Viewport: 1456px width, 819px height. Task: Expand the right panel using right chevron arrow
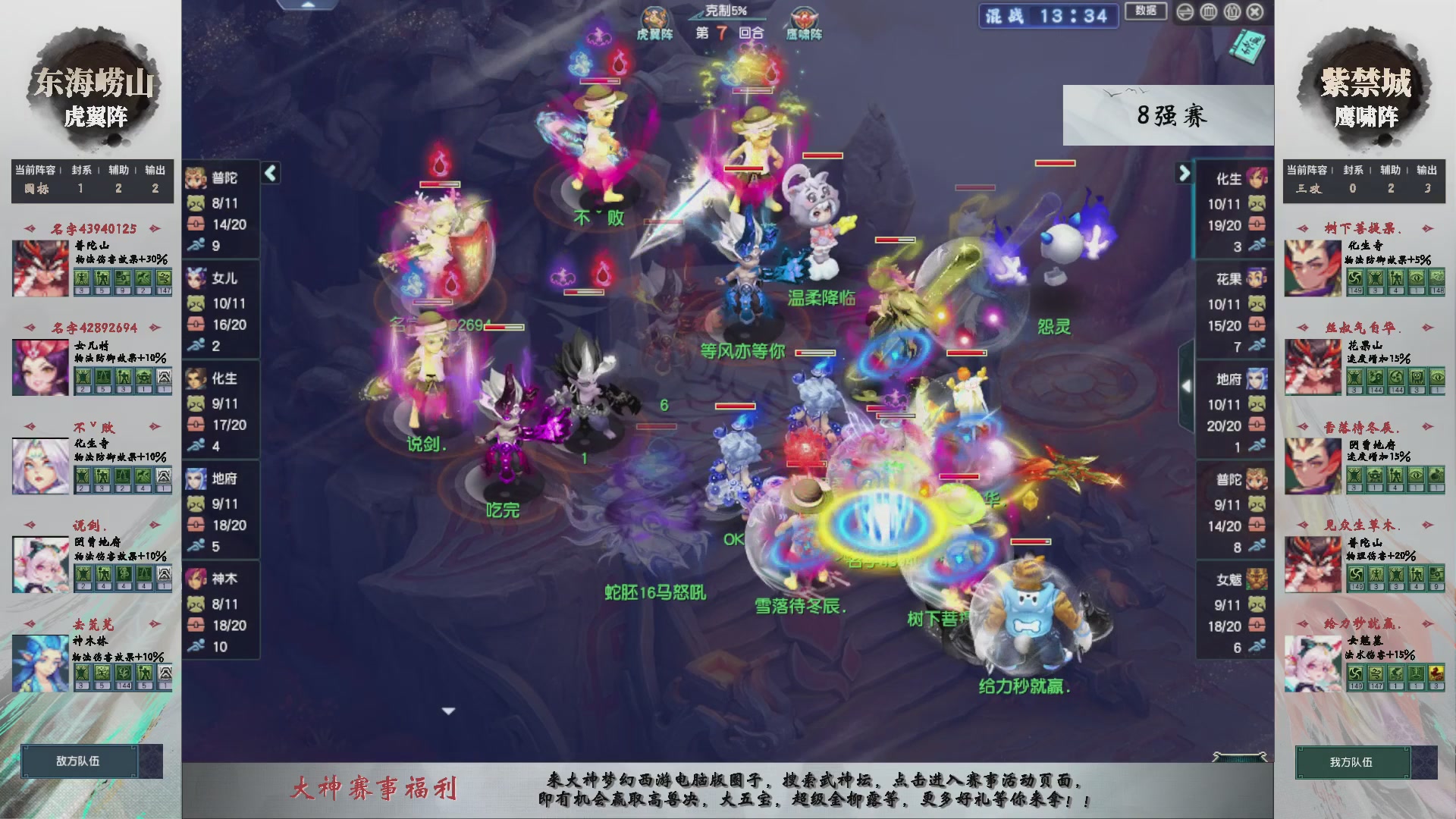point(1184,173)
